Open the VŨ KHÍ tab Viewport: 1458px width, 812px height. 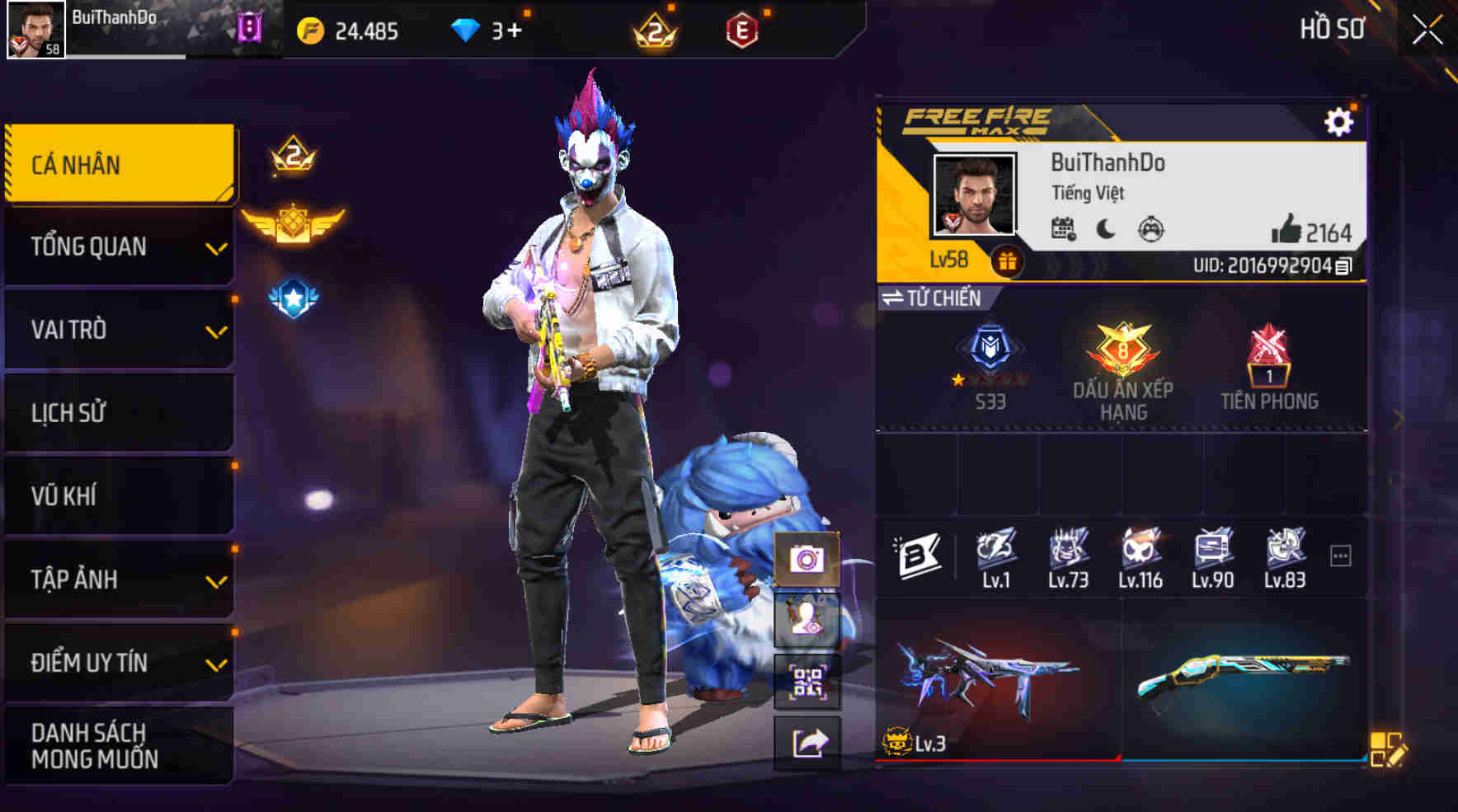[120, 495]
